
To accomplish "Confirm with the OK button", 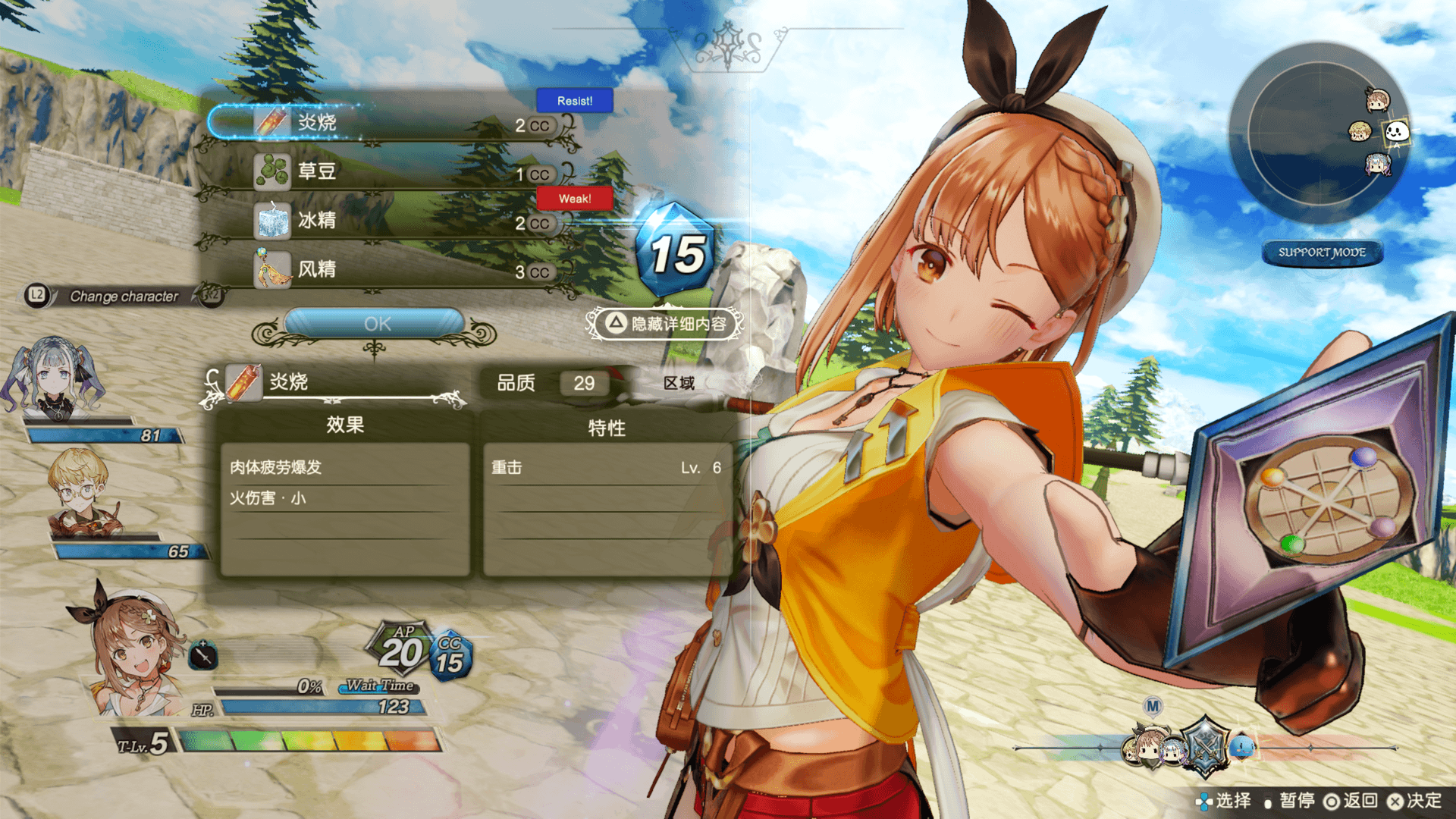I will (376, 324).
